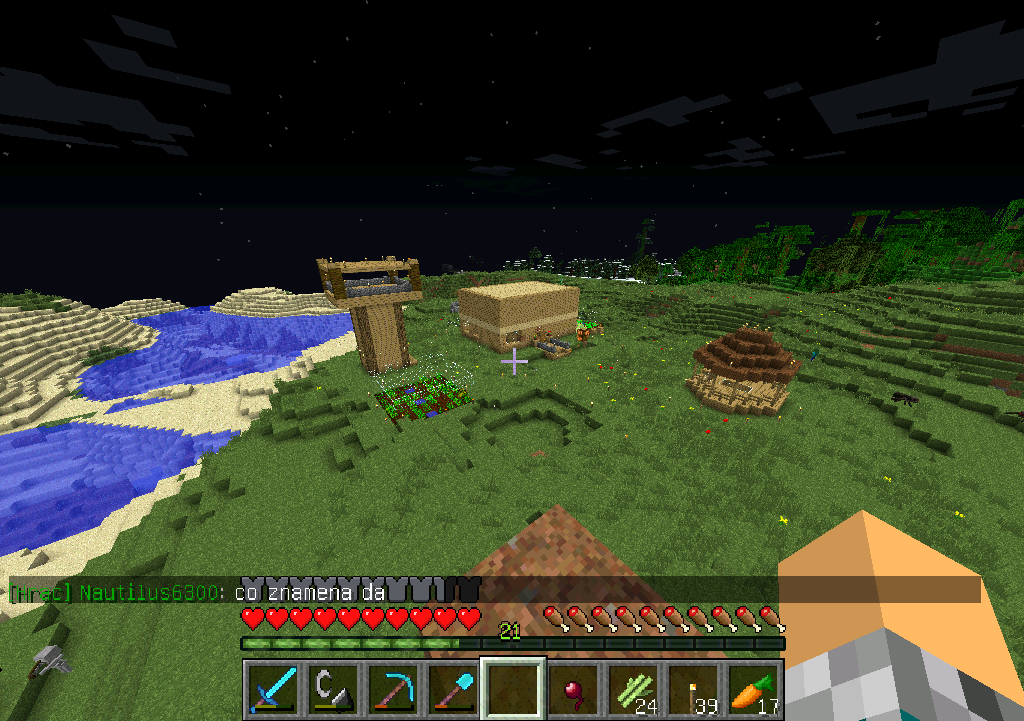Screen dimensions: 1024x721
Task: Choose the diamond pickaxe in the hotbar
Action: point(393,689)
